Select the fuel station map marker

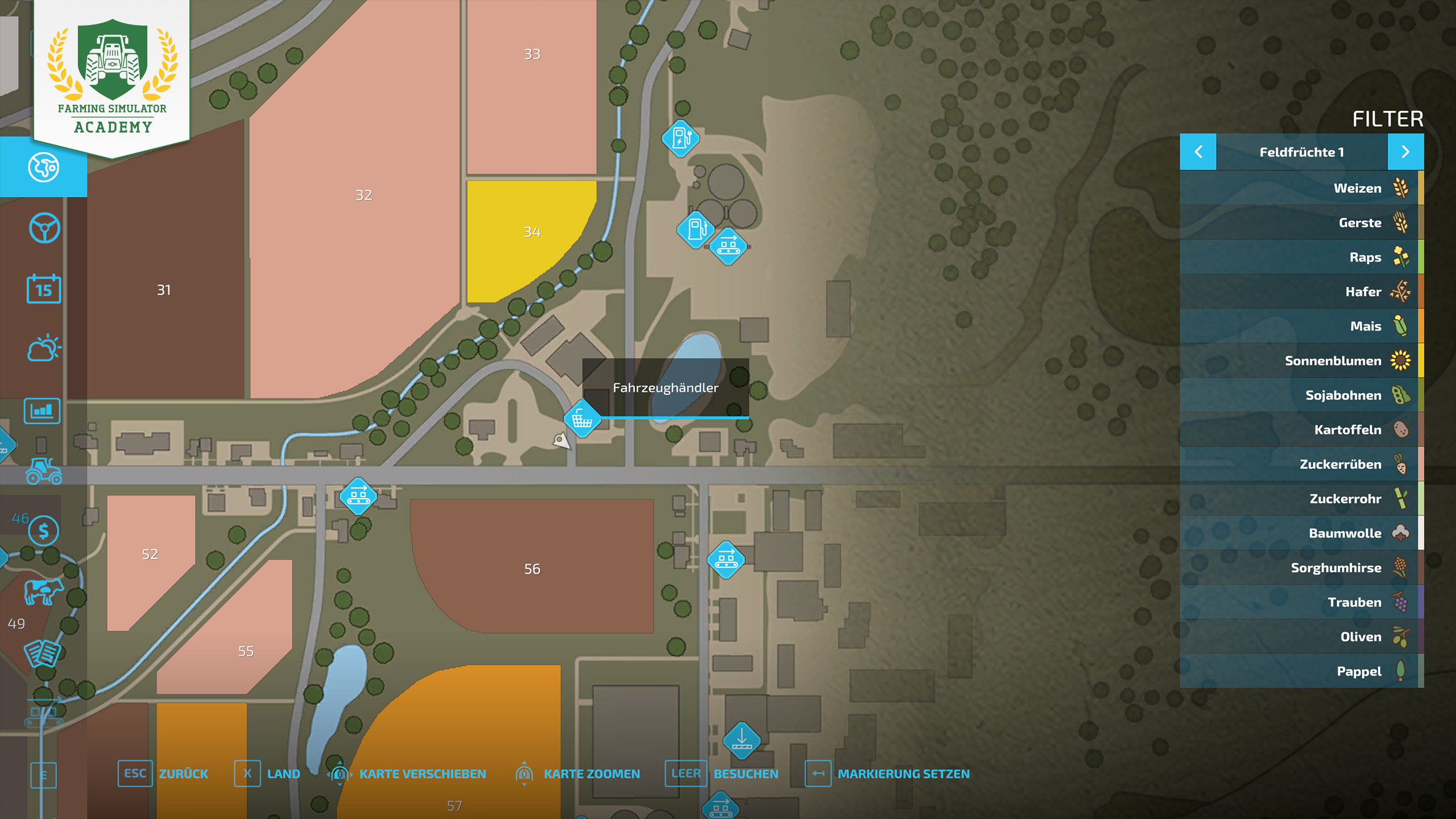[x=696, y=229]
